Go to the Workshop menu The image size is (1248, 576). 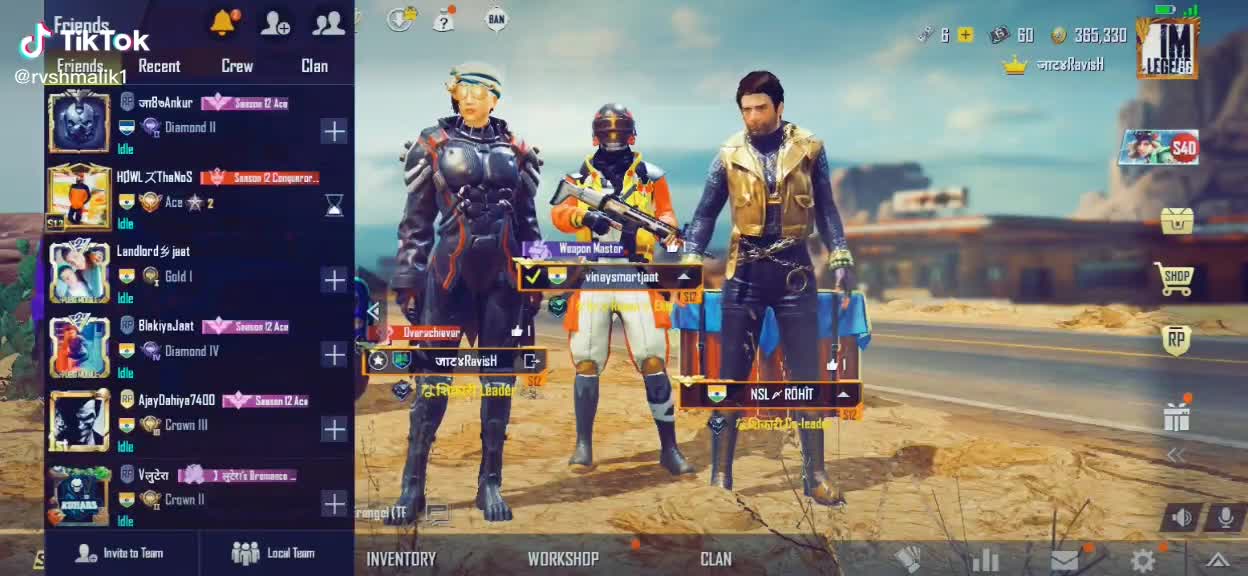(x=563, y=559)
